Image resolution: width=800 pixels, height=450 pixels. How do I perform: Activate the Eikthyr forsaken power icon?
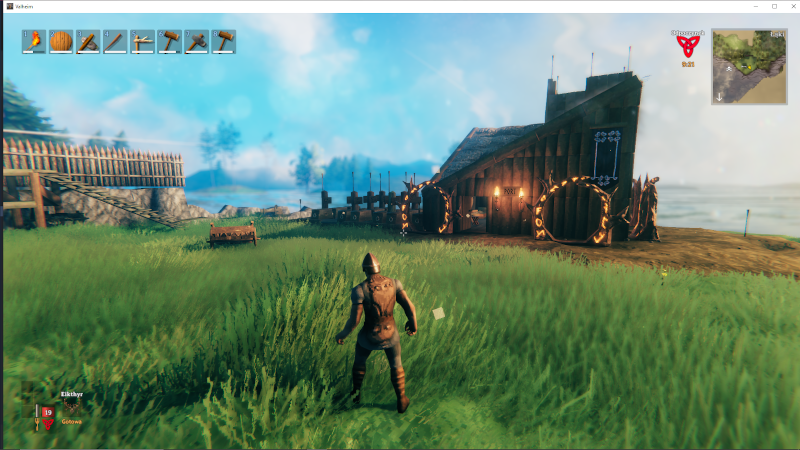71,408
